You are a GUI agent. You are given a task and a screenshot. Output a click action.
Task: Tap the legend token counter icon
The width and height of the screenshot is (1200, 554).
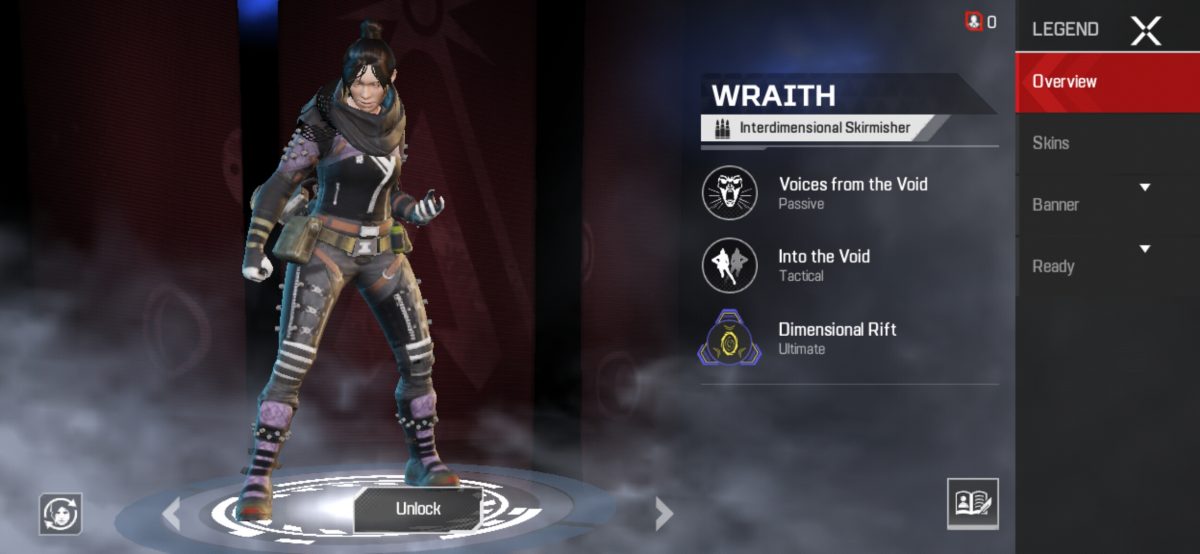coord(975,21)
